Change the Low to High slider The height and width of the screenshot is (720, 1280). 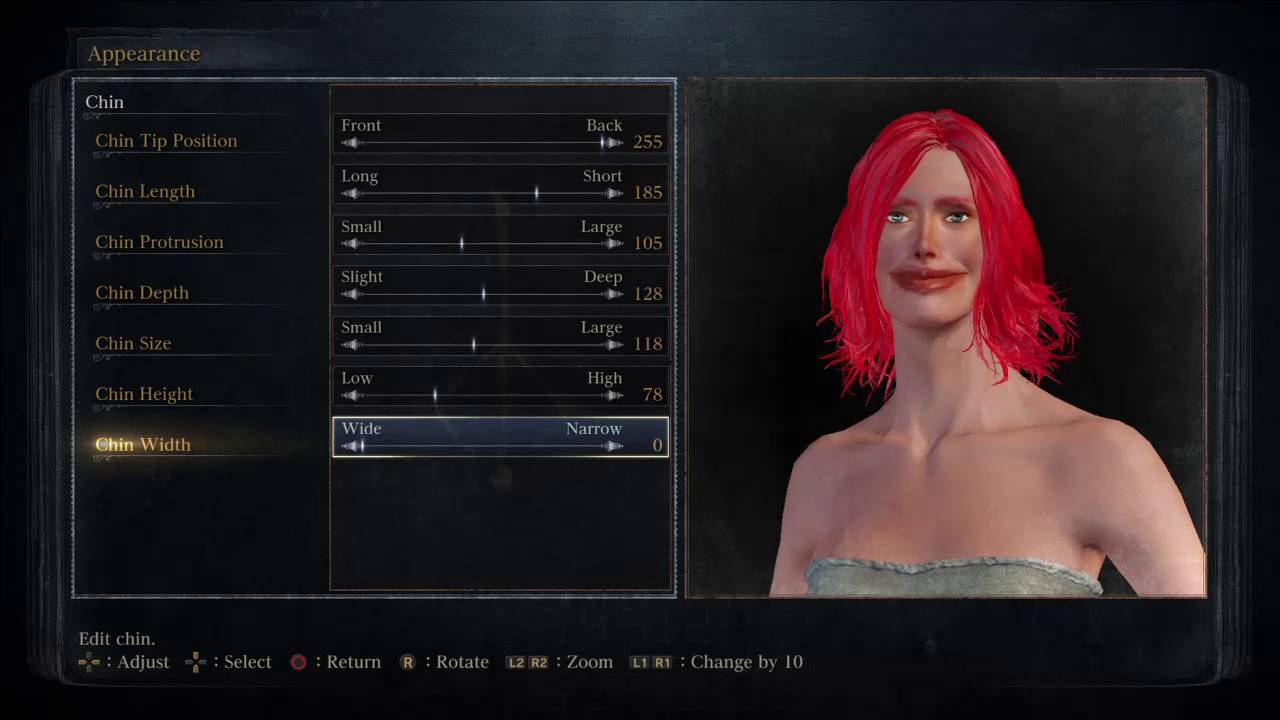(x=482, y=395)
